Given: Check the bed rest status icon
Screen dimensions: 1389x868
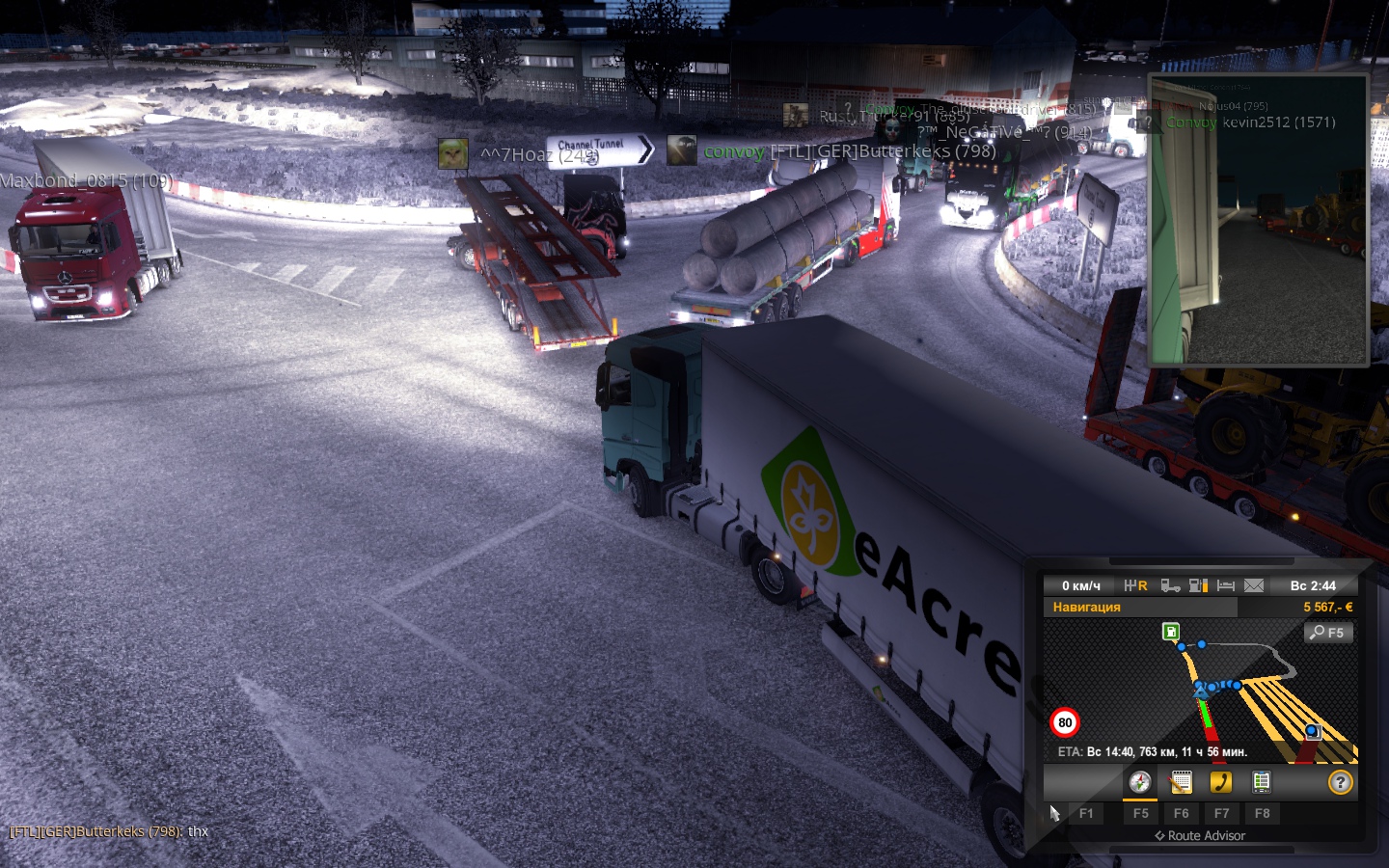Looking at the screenshot, I should click(x=1226, y=585).
